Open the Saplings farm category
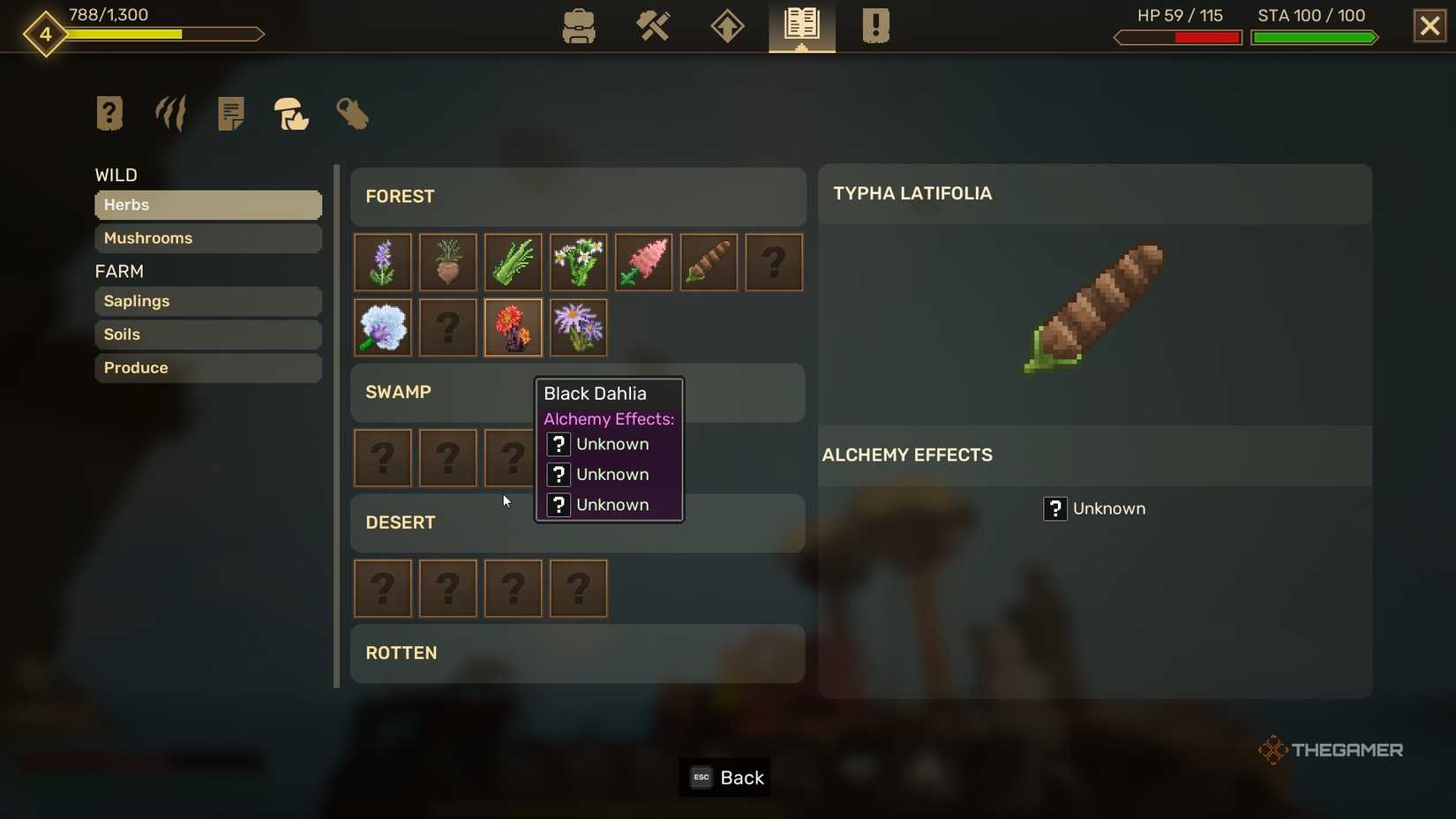 (207, 301)
